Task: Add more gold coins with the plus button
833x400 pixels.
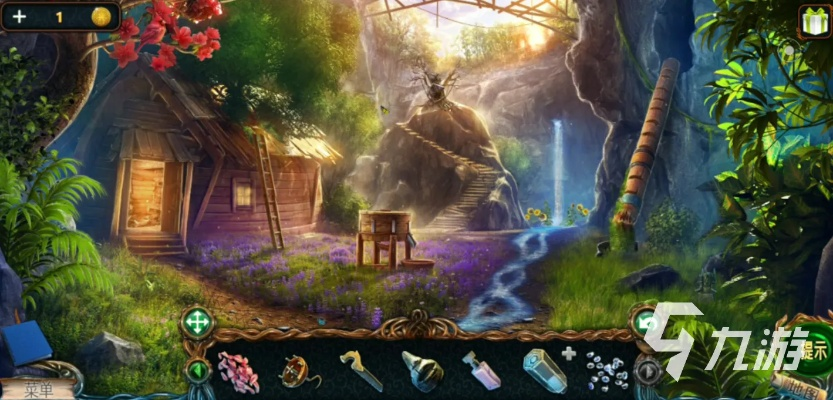Action: point(20,16)
